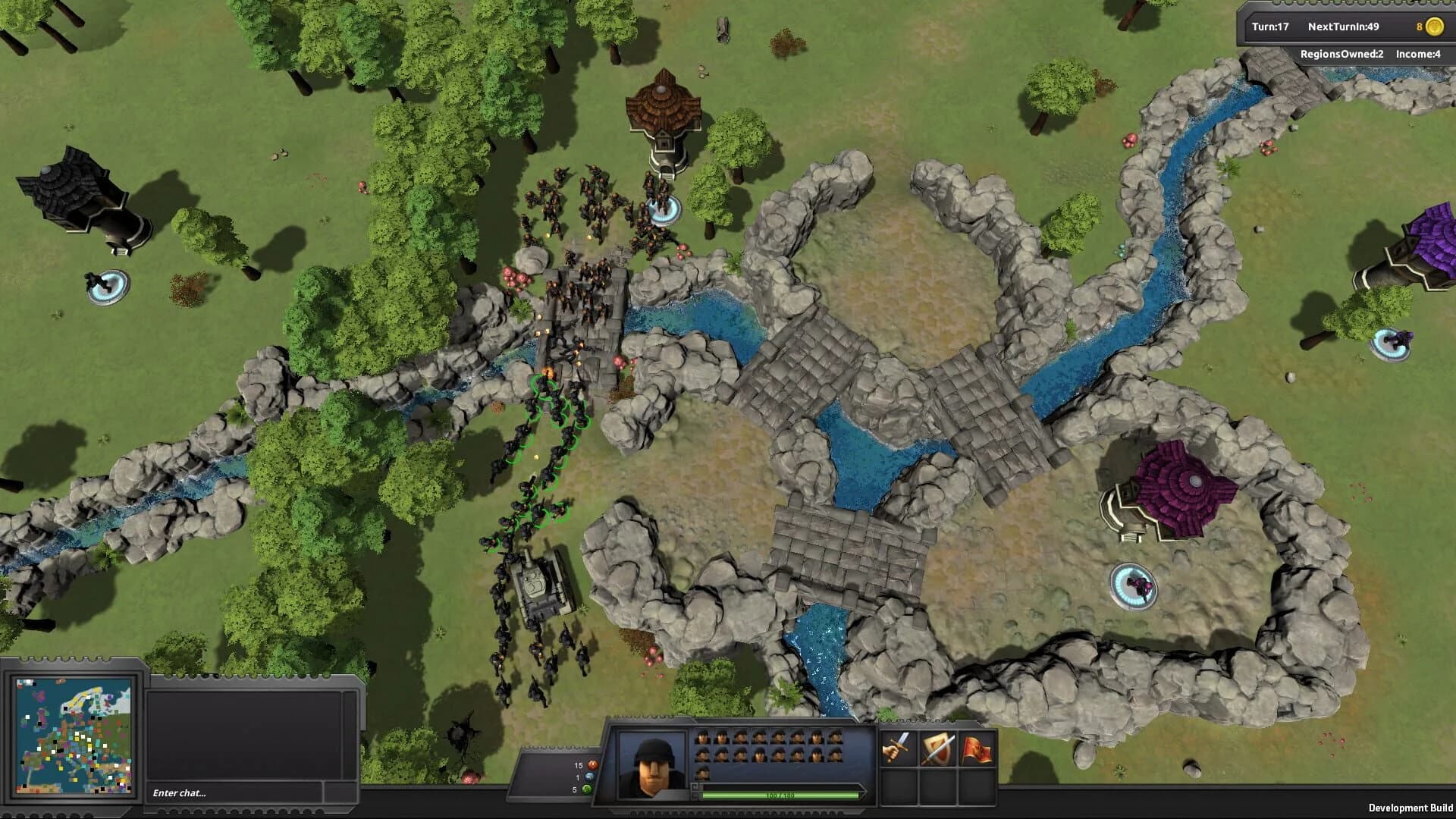Select a soldier portrait in the unit roster

pyautogui.click(x=703, y=737)
